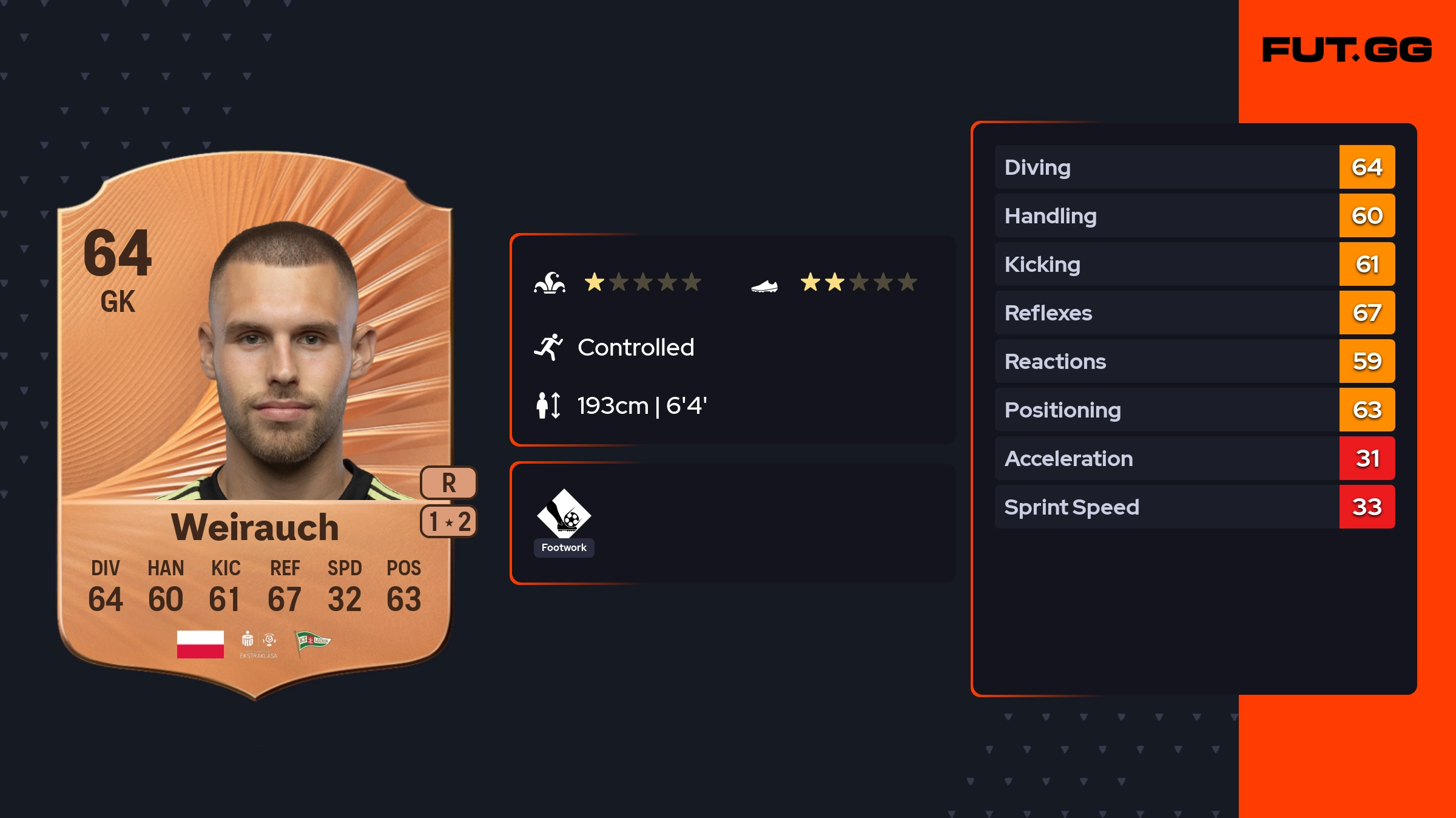Click the Footwork playstyle icon
The width and height of the screenshot is (1456, 818).
pos(564,513)
